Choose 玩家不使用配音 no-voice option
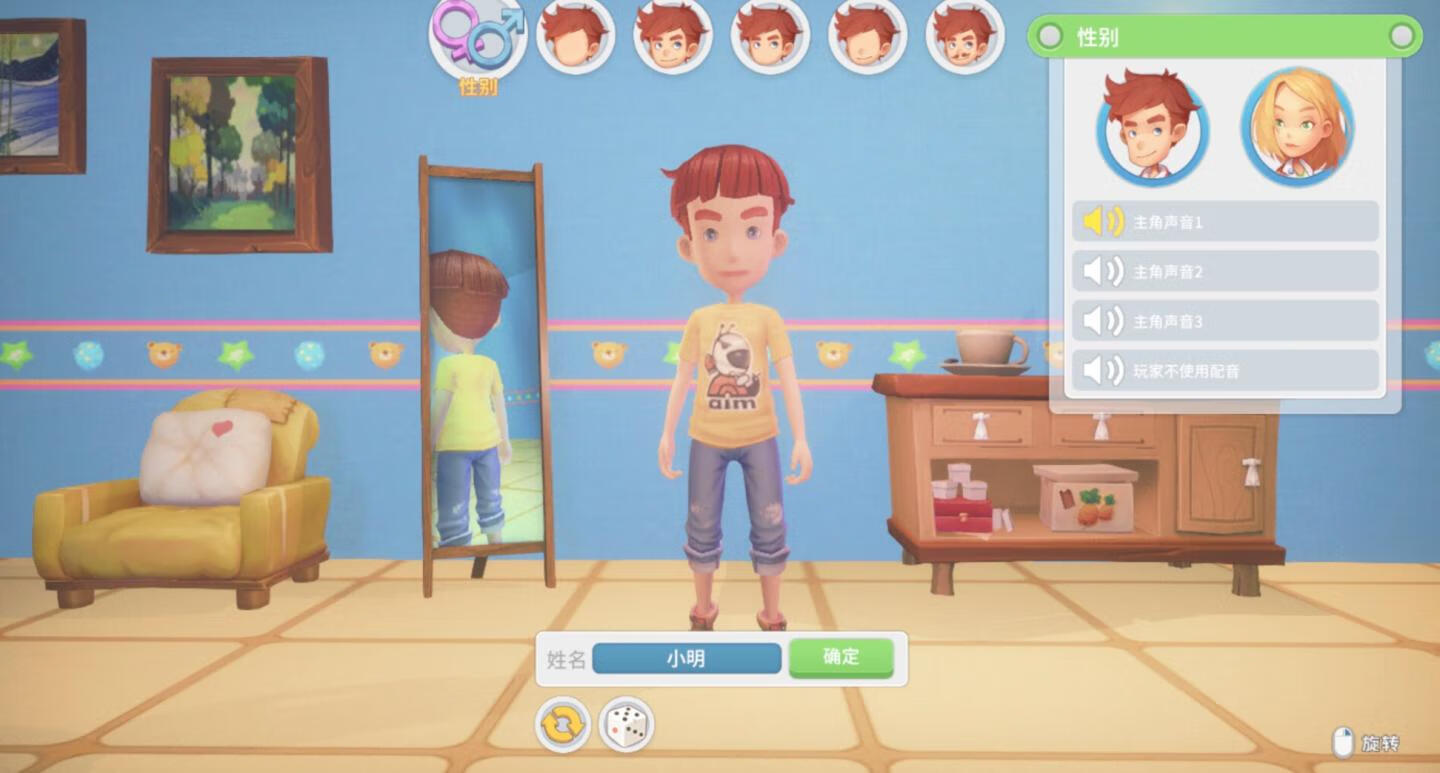The height and width of the screenshot is (773, 1440). [x=1225, y=371]
